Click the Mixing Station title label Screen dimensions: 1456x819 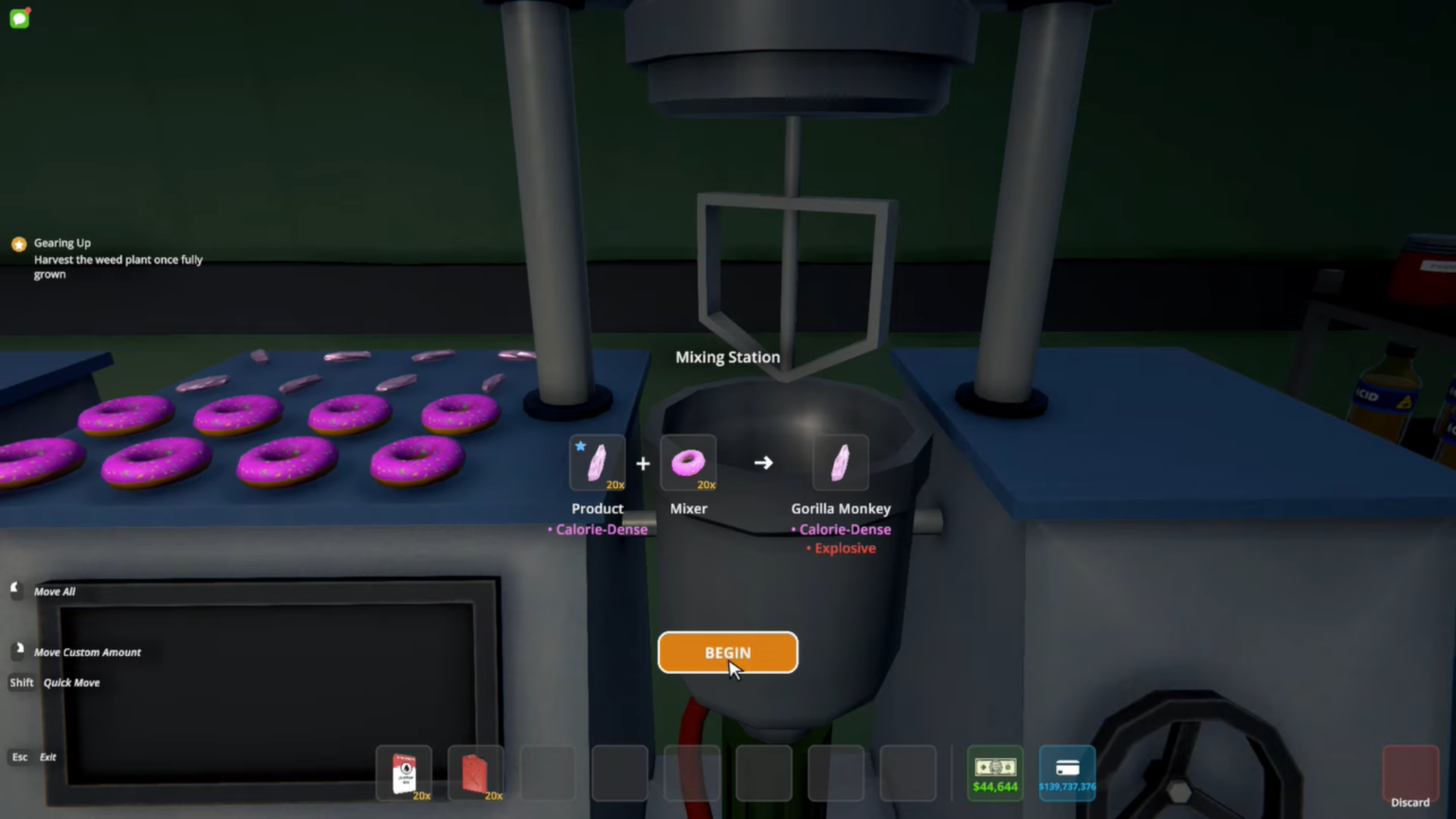click(727, 357)
